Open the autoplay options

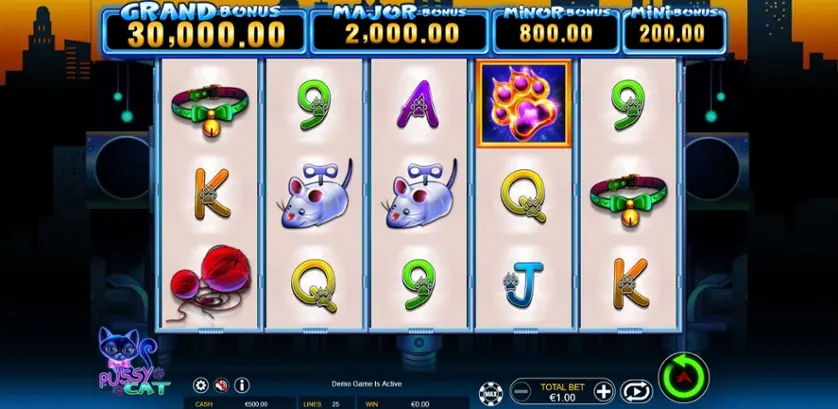634,390
